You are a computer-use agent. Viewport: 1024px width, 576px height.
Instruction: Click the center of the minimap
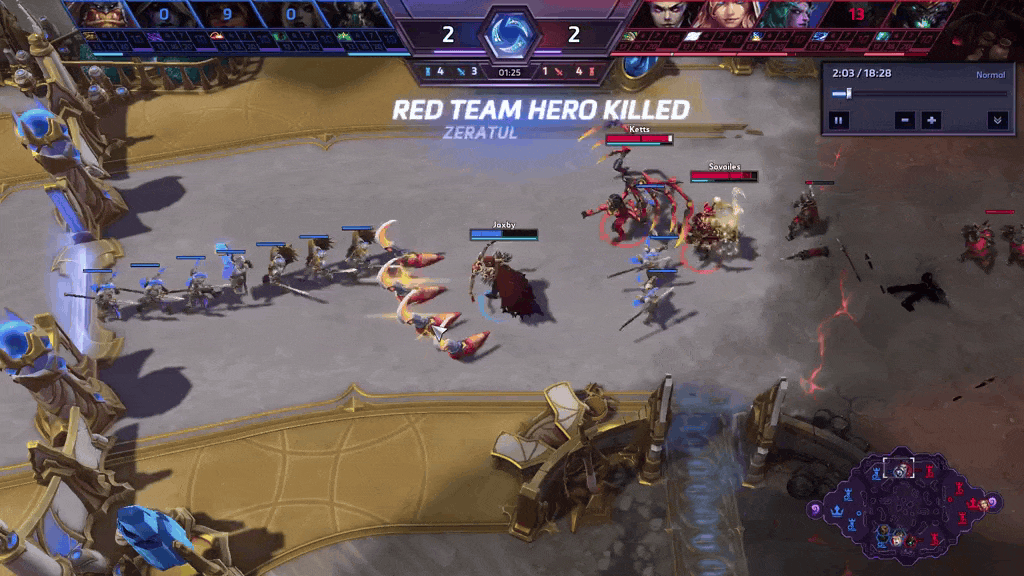(902, 507)
